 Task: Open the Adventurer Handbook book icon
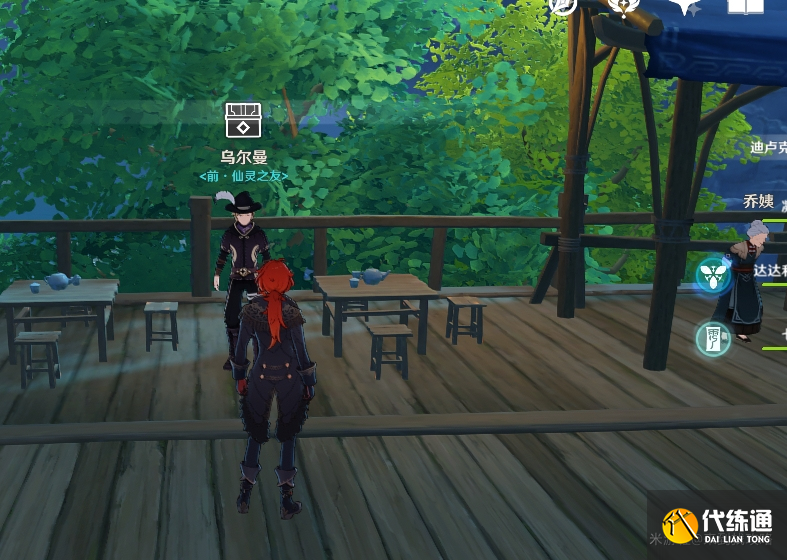click(745, 6)
